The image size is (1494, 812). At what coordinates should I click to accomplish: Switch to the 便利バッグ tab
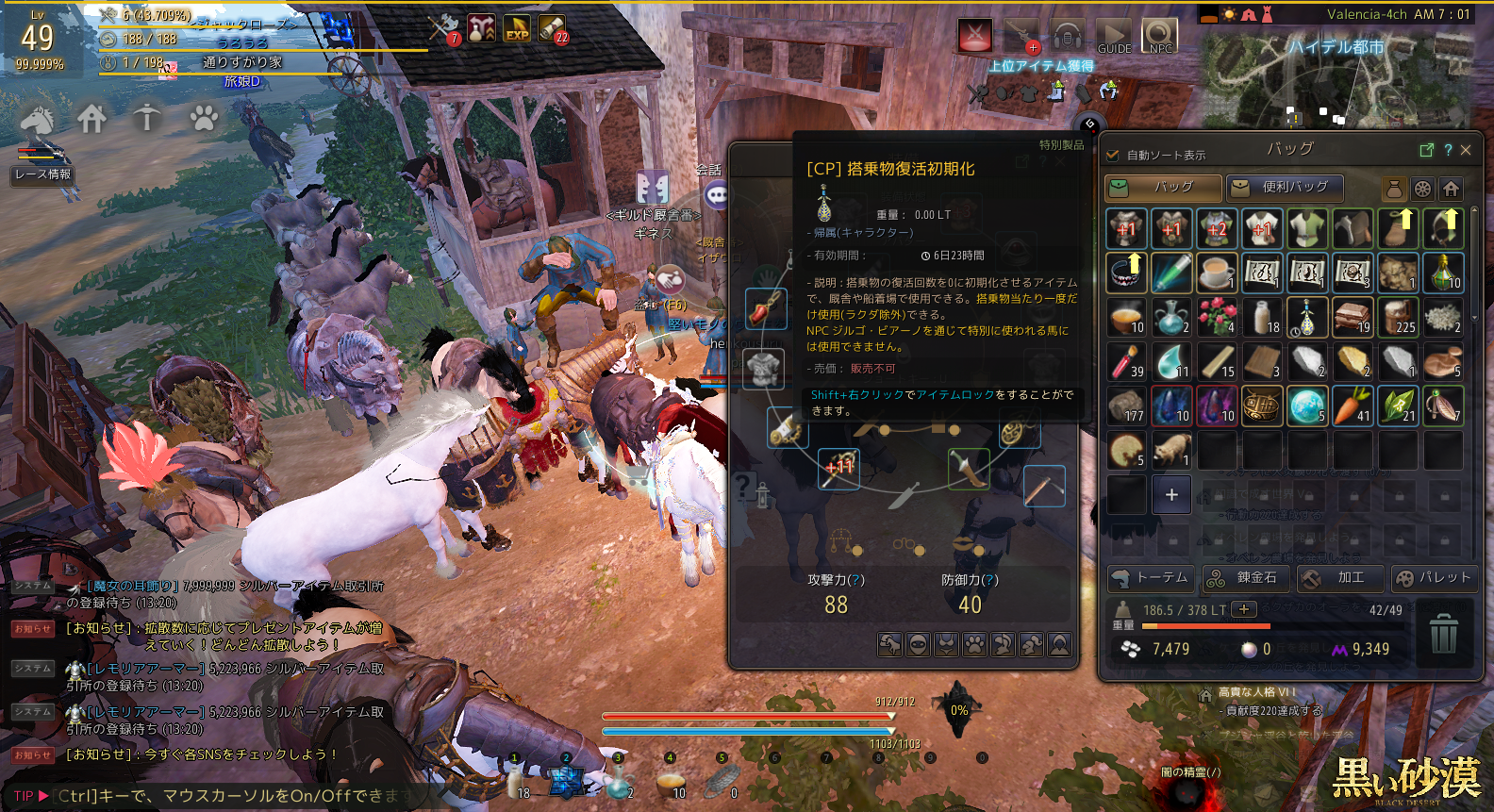click(x=1285, y=188)
